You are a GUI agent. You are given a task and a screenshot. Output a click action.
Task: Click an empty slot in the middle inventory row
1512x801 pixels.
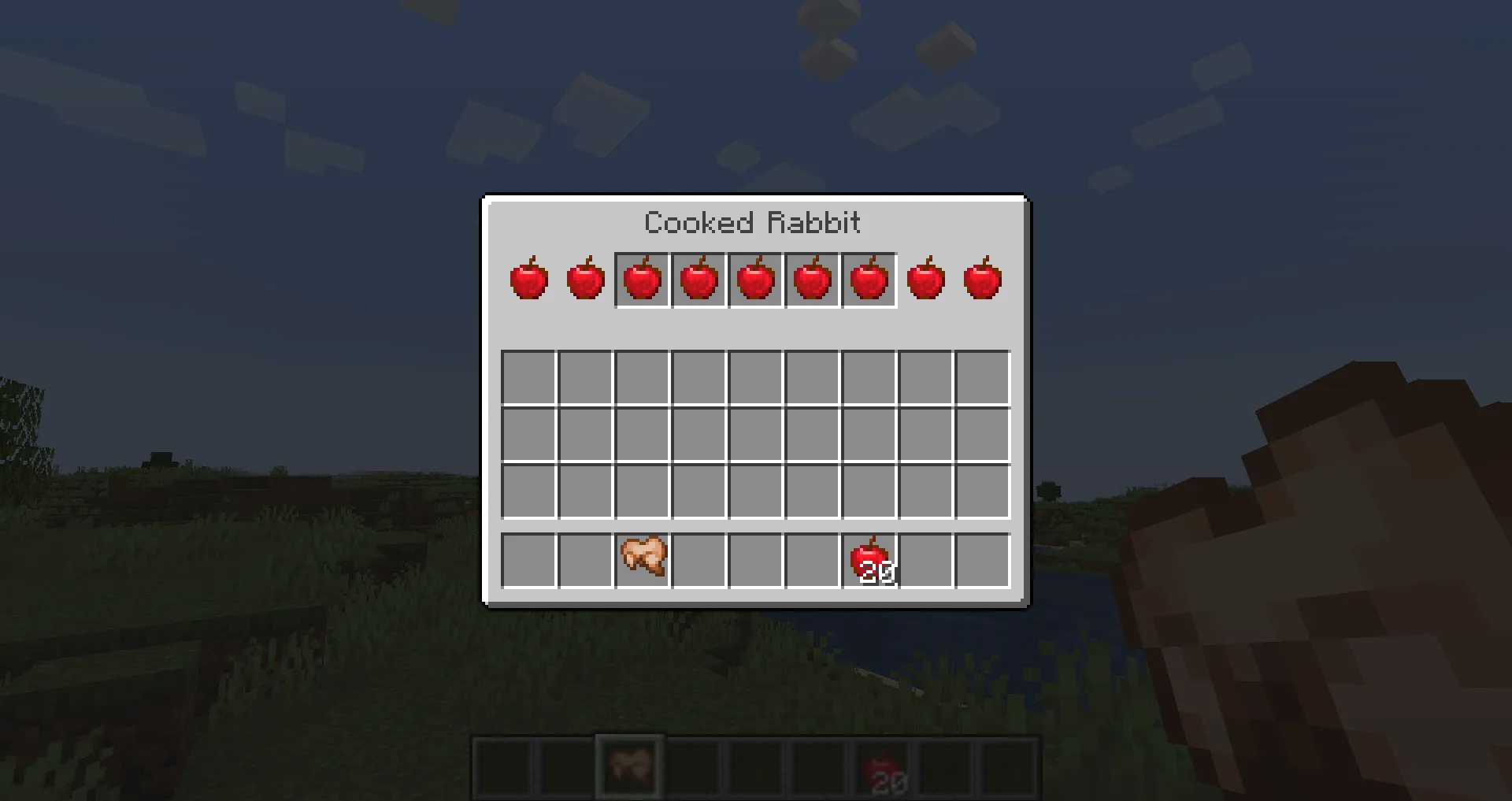756,433
